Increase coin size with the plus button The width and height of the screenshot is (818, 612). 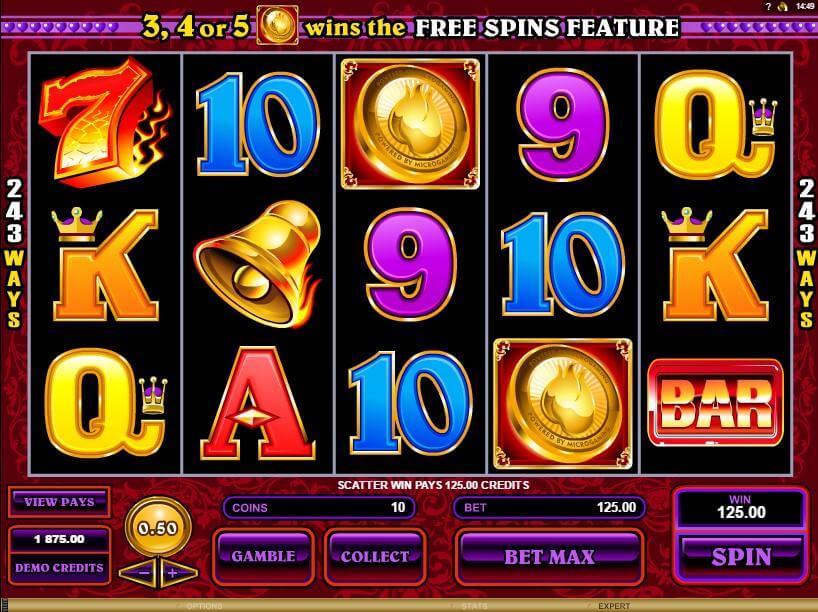[x=171, y=573]
